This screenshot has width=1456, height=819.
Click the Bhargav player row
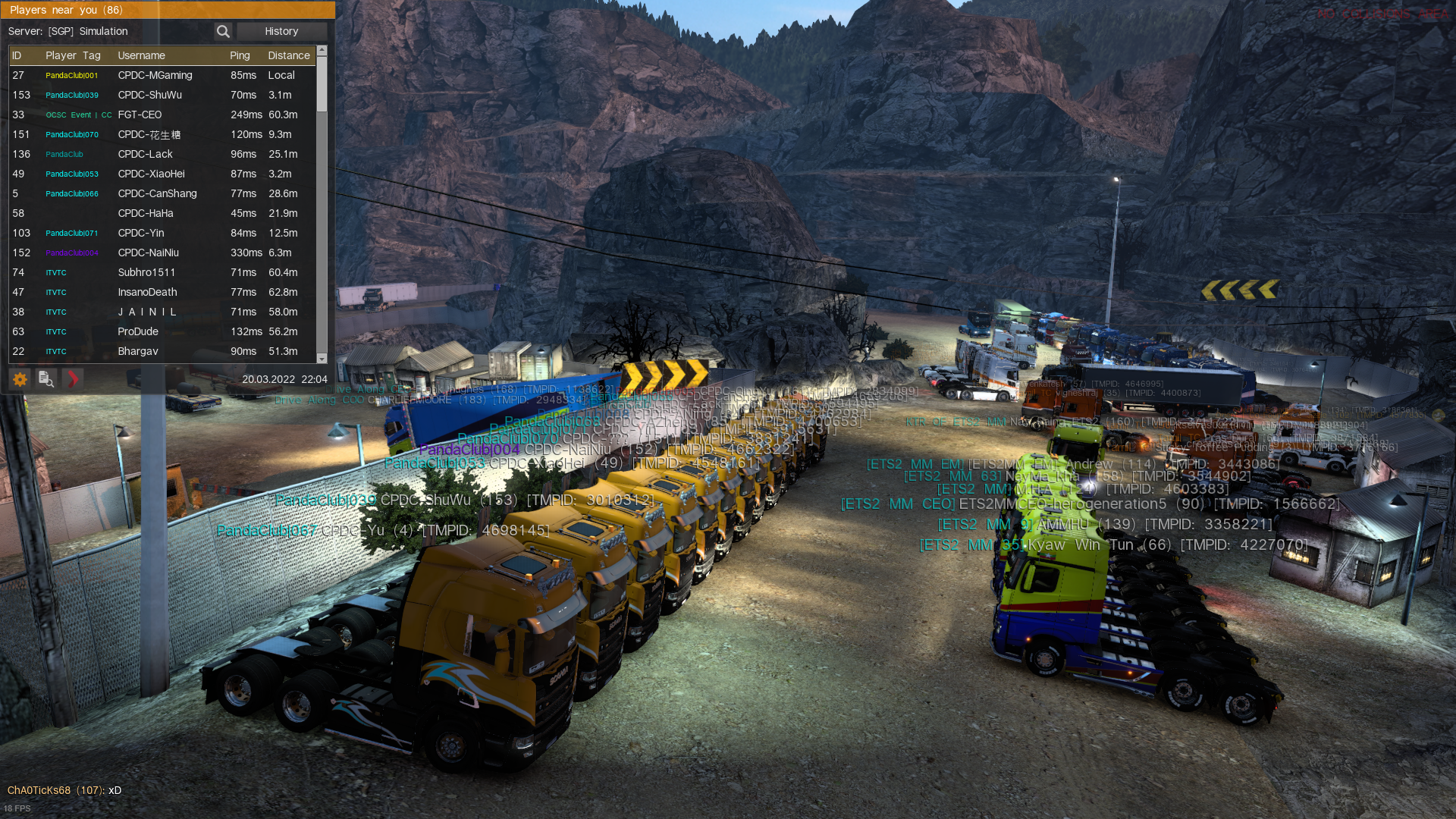click(x=138, y=351)
